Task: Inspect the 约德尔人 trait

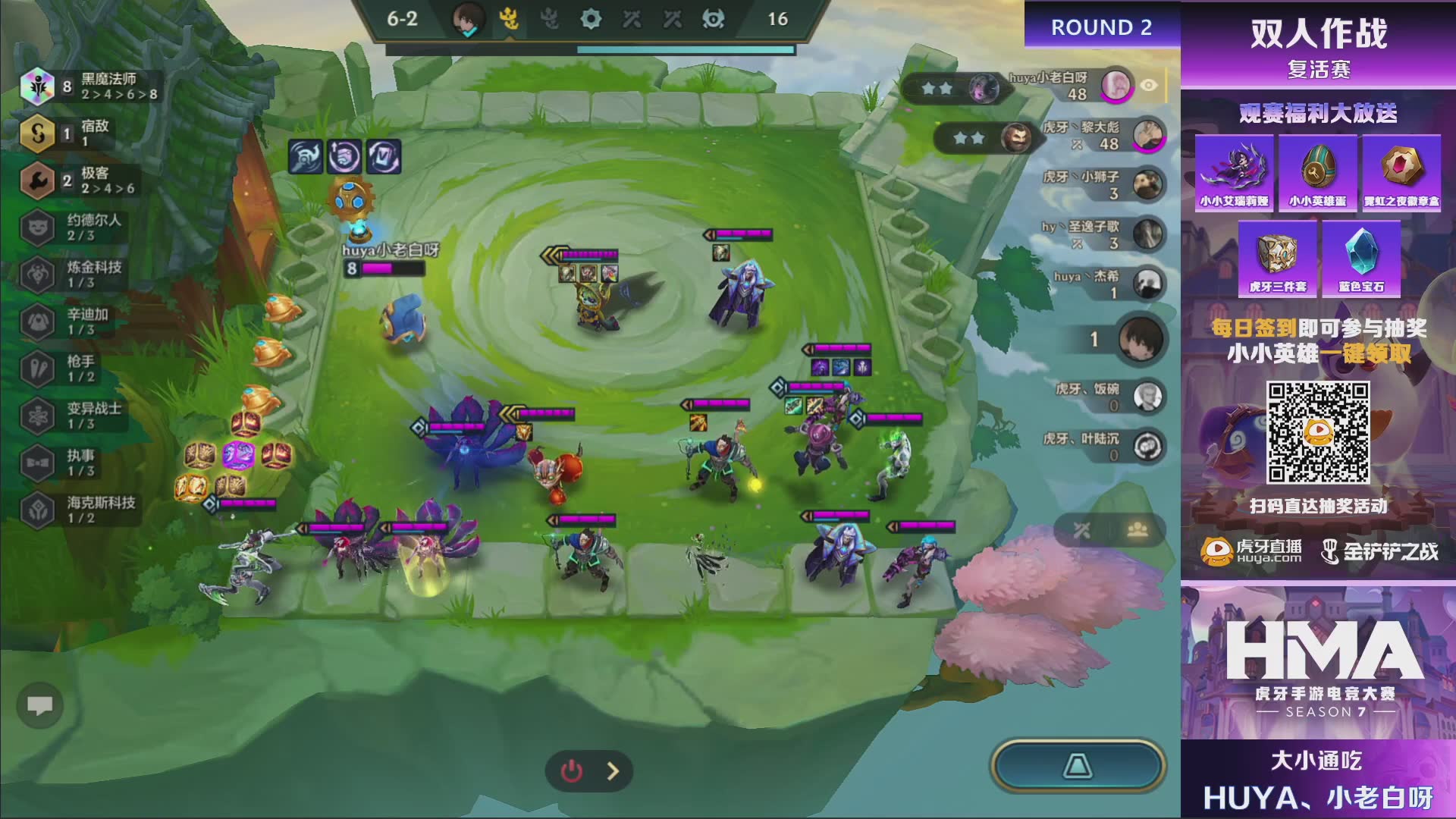Action: pos(74,227)
